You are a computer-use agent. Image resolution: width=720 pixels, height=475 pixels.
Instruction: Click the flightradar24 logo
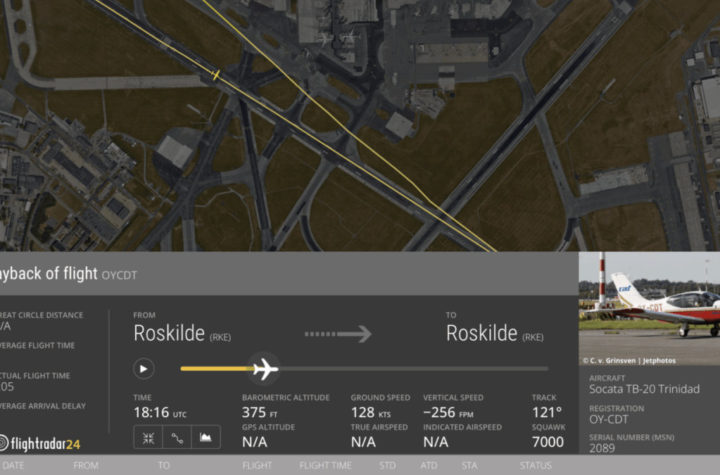click(x=42, y=443)
